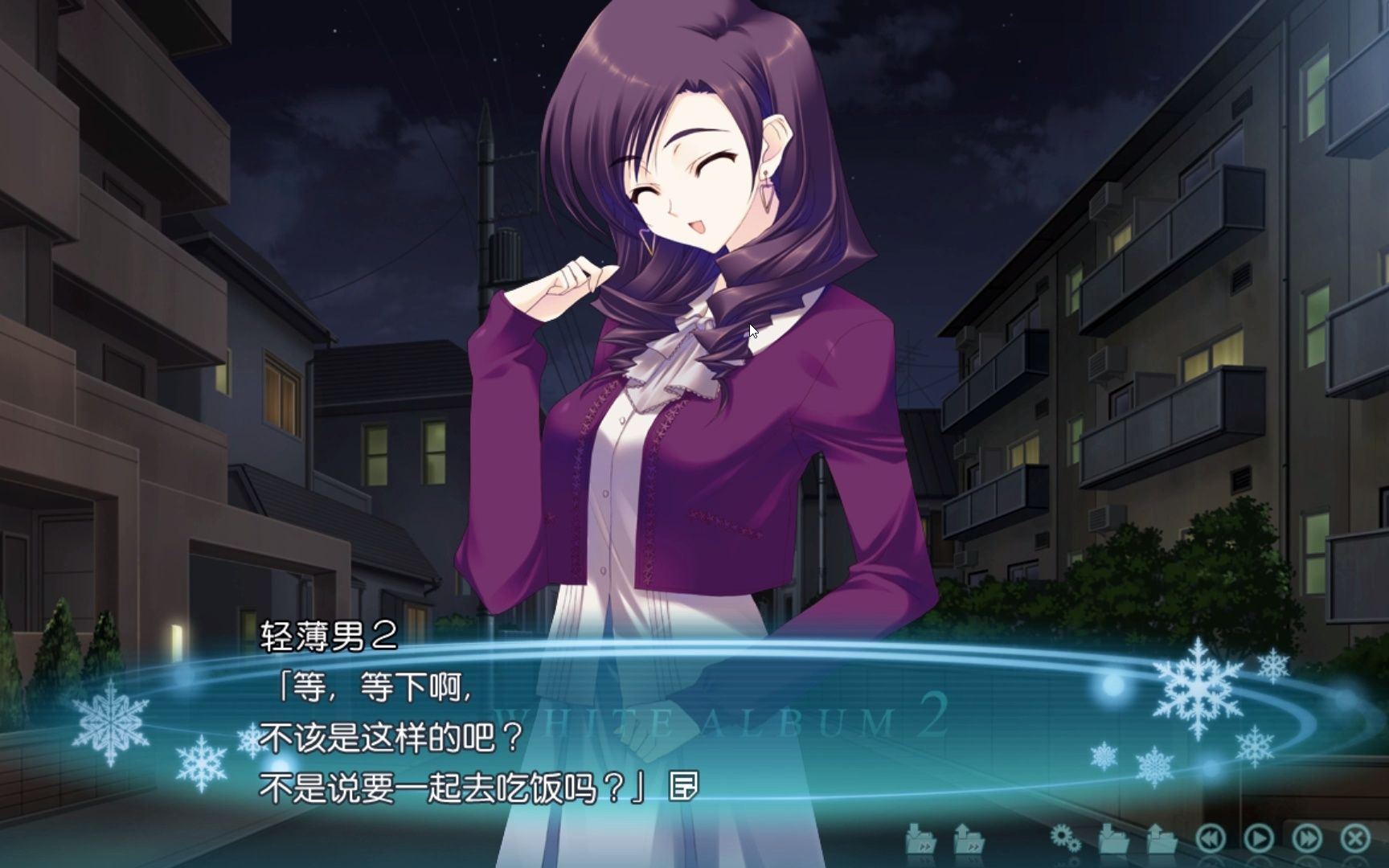Click the quick load folder icon
1389x868 pixels.
coord(969,839)
